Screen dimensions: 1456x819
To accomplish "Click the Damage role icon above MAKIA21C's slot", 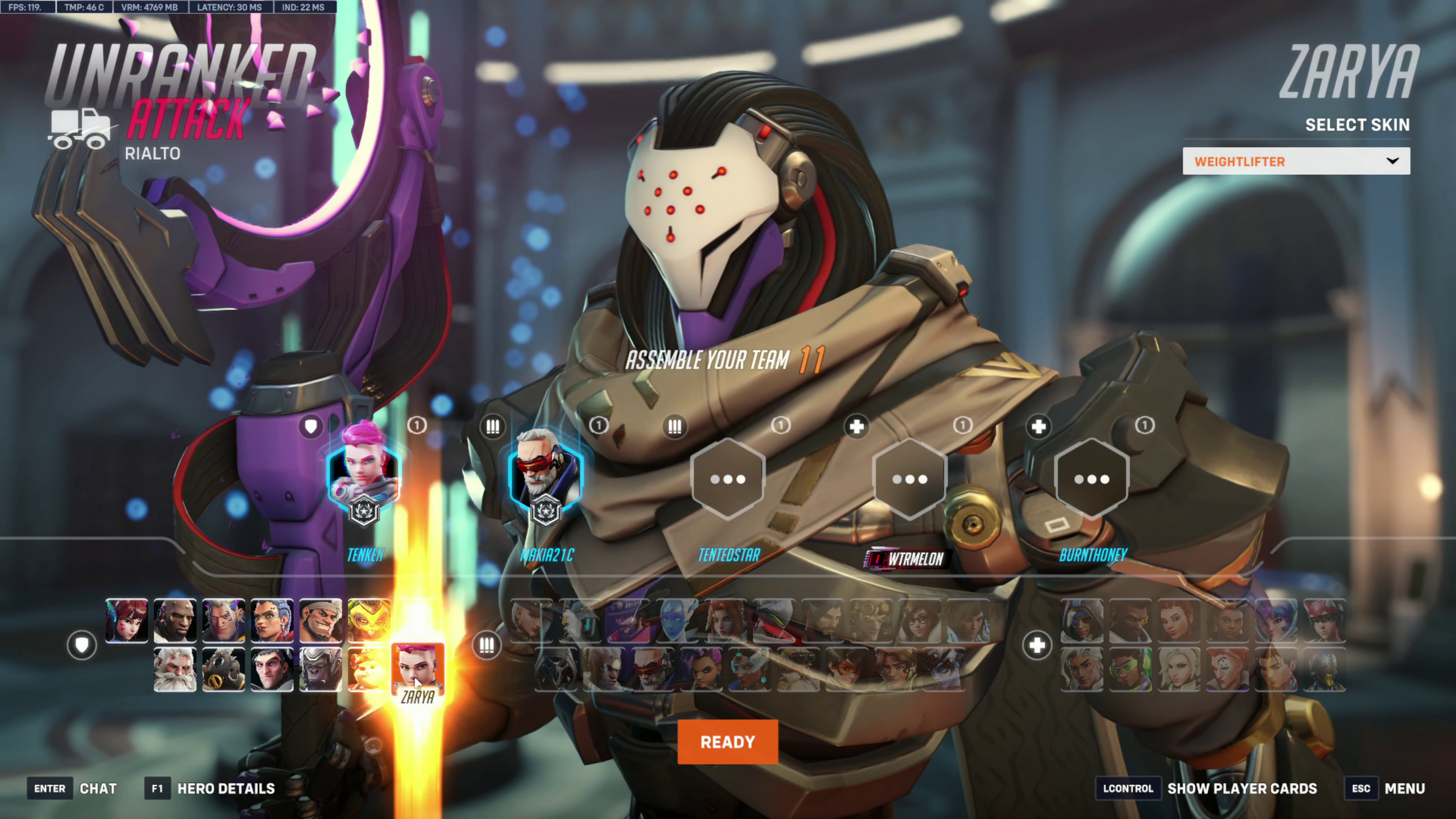I will point(493,427).
